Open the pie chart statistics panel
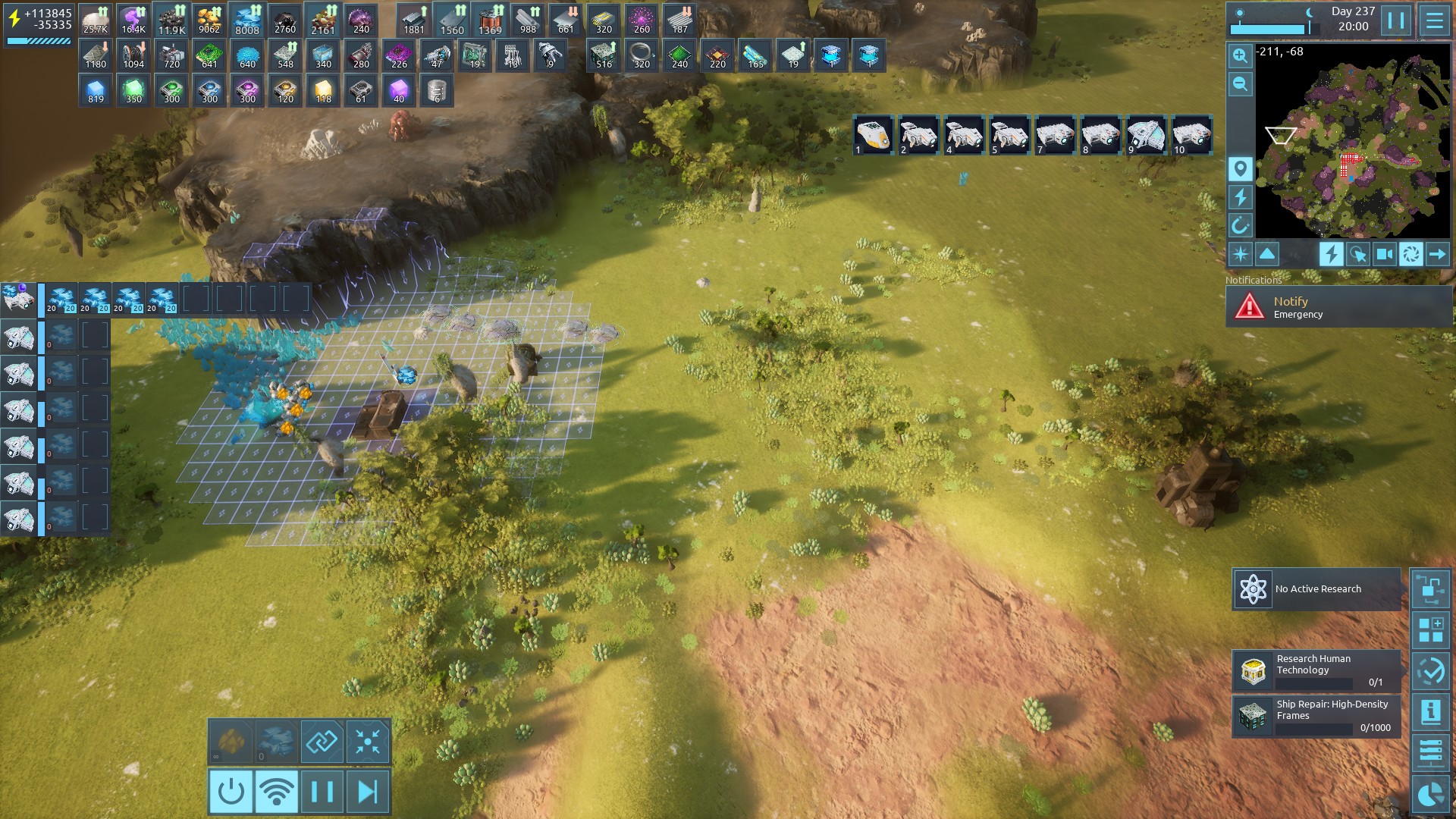1456x819 pixels. pos(1430,795)
